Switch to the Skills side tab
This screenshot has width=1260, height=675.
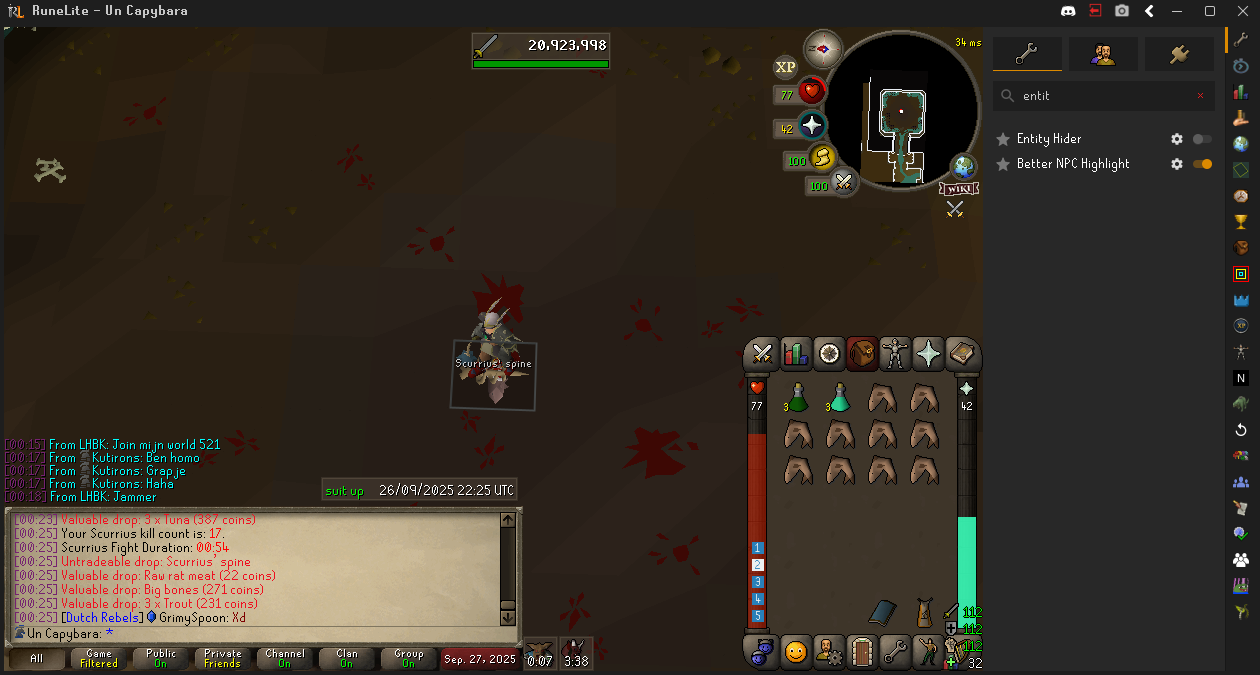(796, 354)
